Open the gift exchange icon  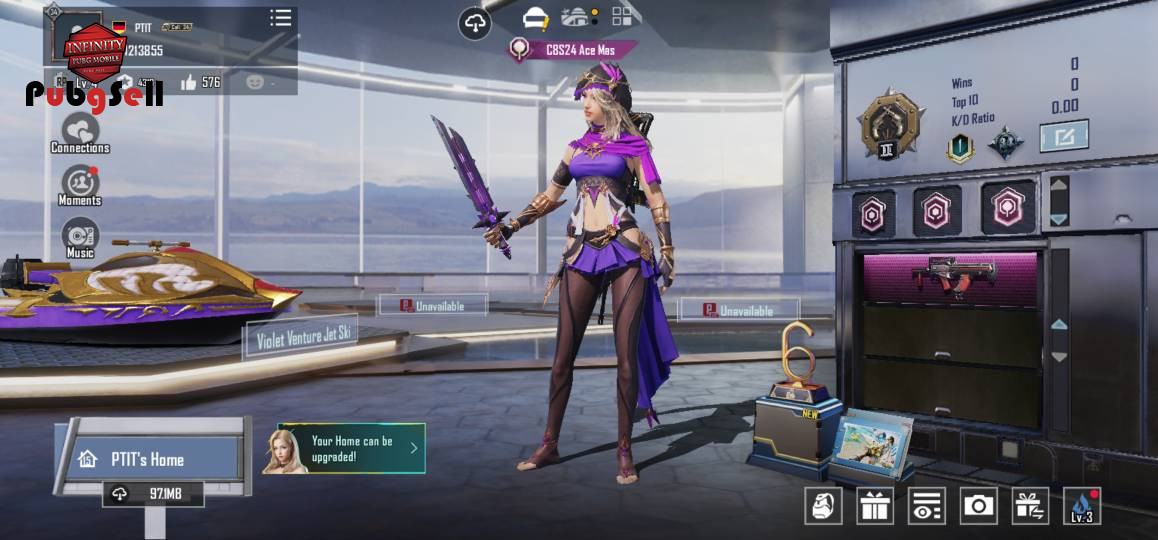tap(1030, 506)
